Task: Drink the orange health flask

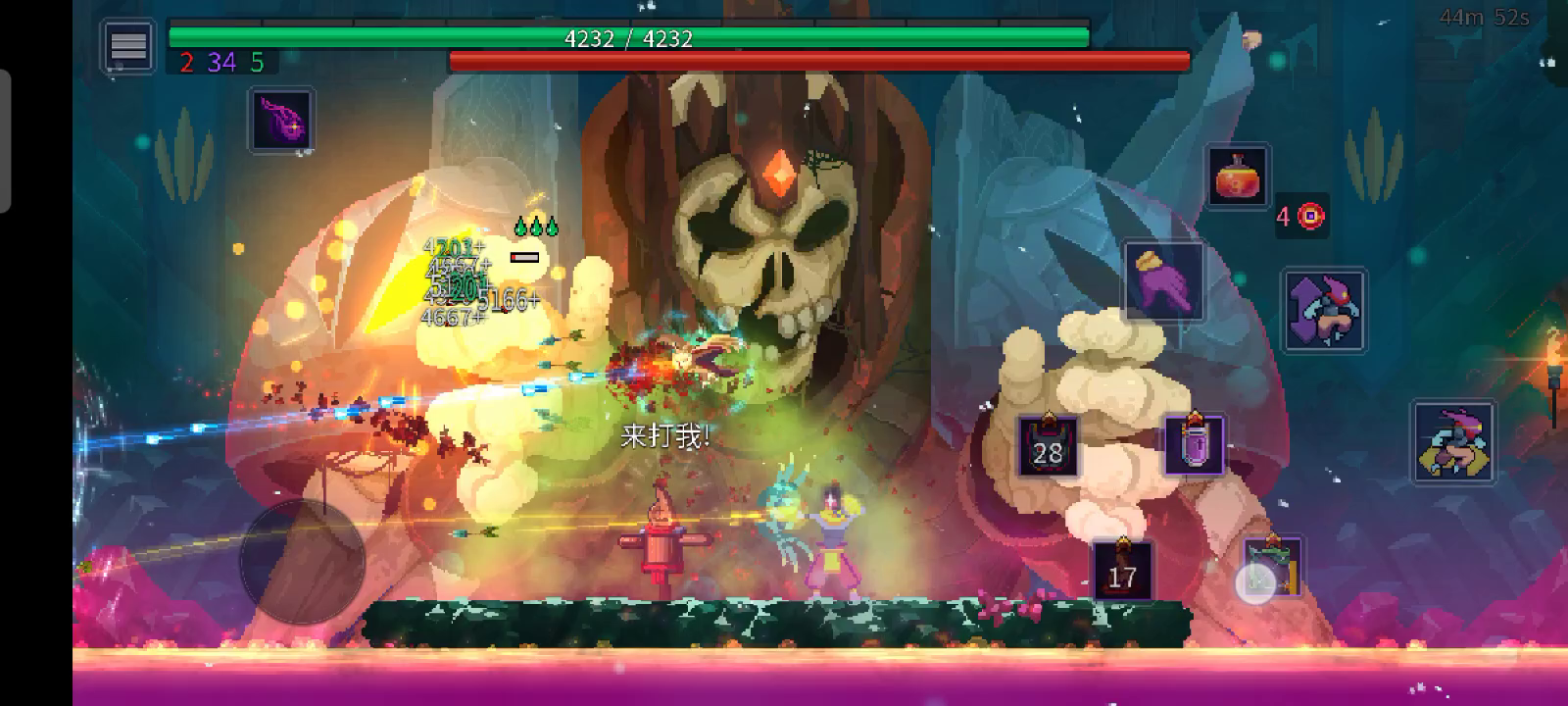Action: pos(1238,177)
